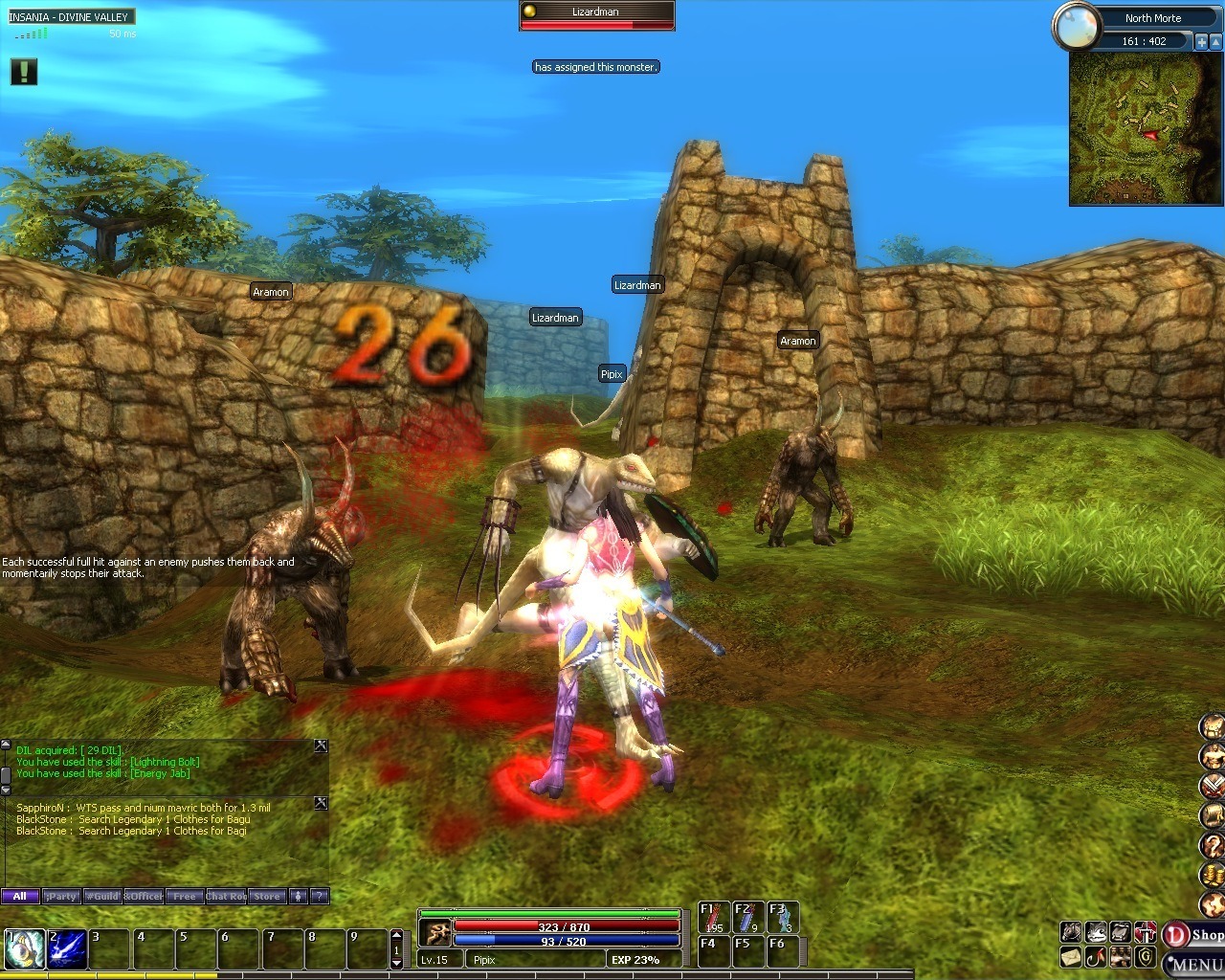Collapse the minimap with the triangle button

[1215, 41]
